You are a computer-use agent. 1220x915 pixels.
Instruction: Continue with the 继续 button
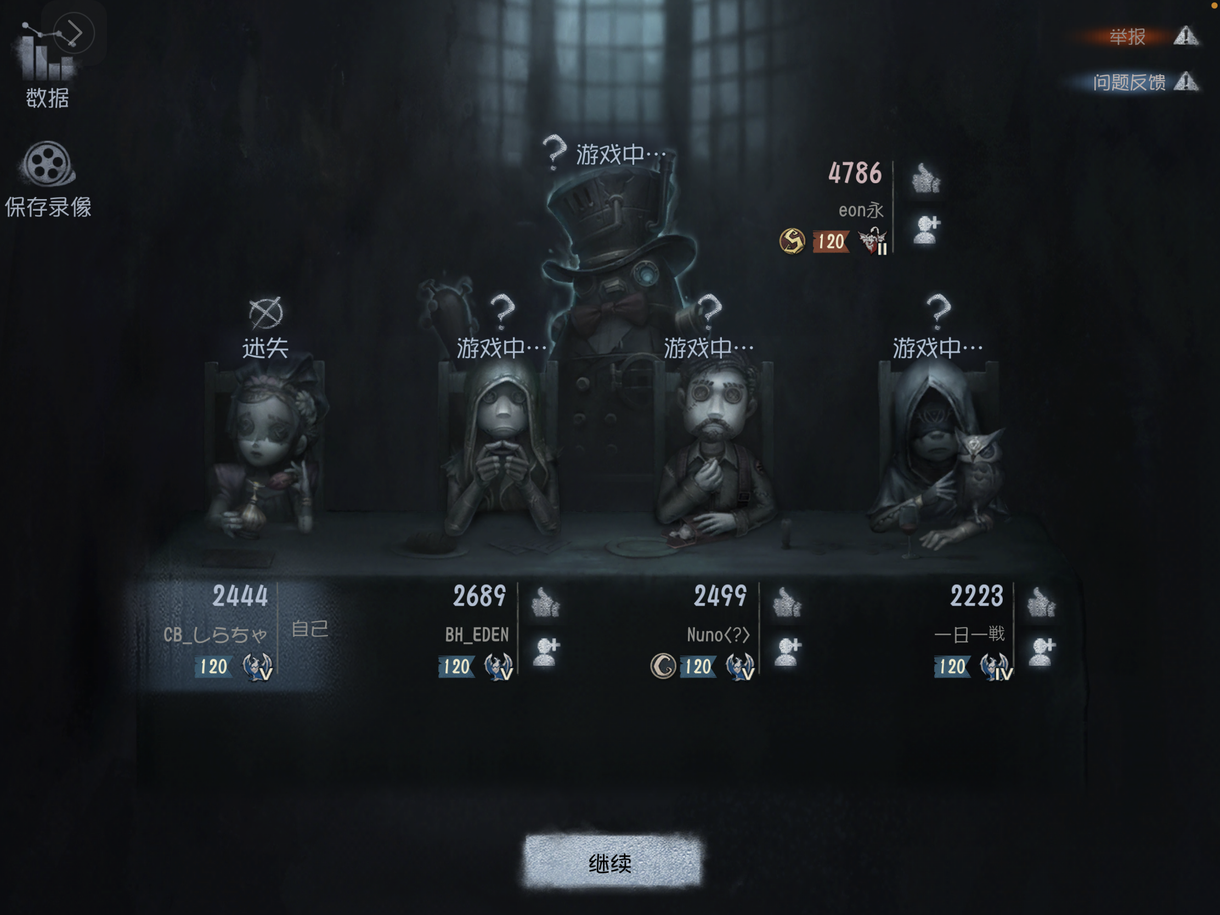611,861
